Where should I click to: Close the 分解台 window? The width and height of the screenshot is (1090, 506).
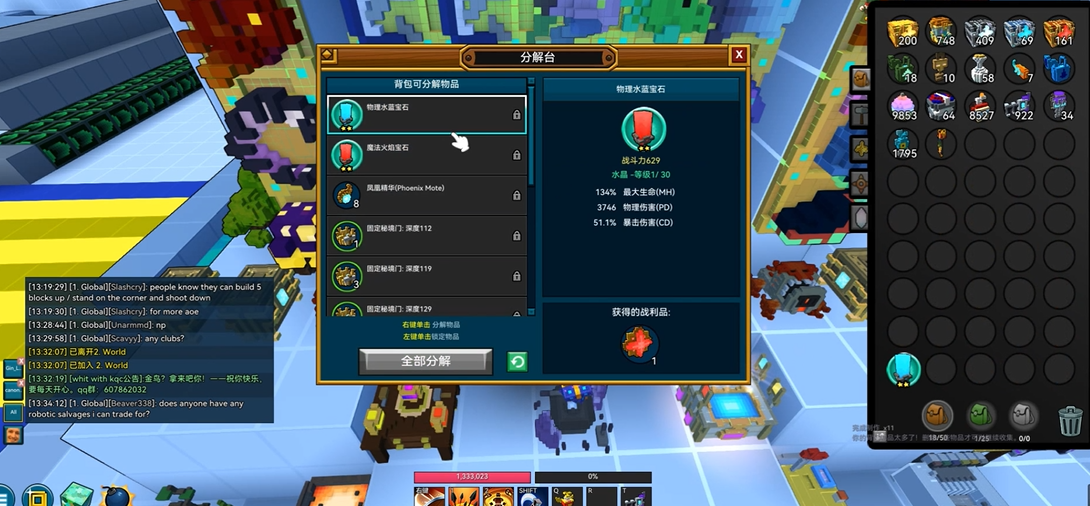pos(739,56)
